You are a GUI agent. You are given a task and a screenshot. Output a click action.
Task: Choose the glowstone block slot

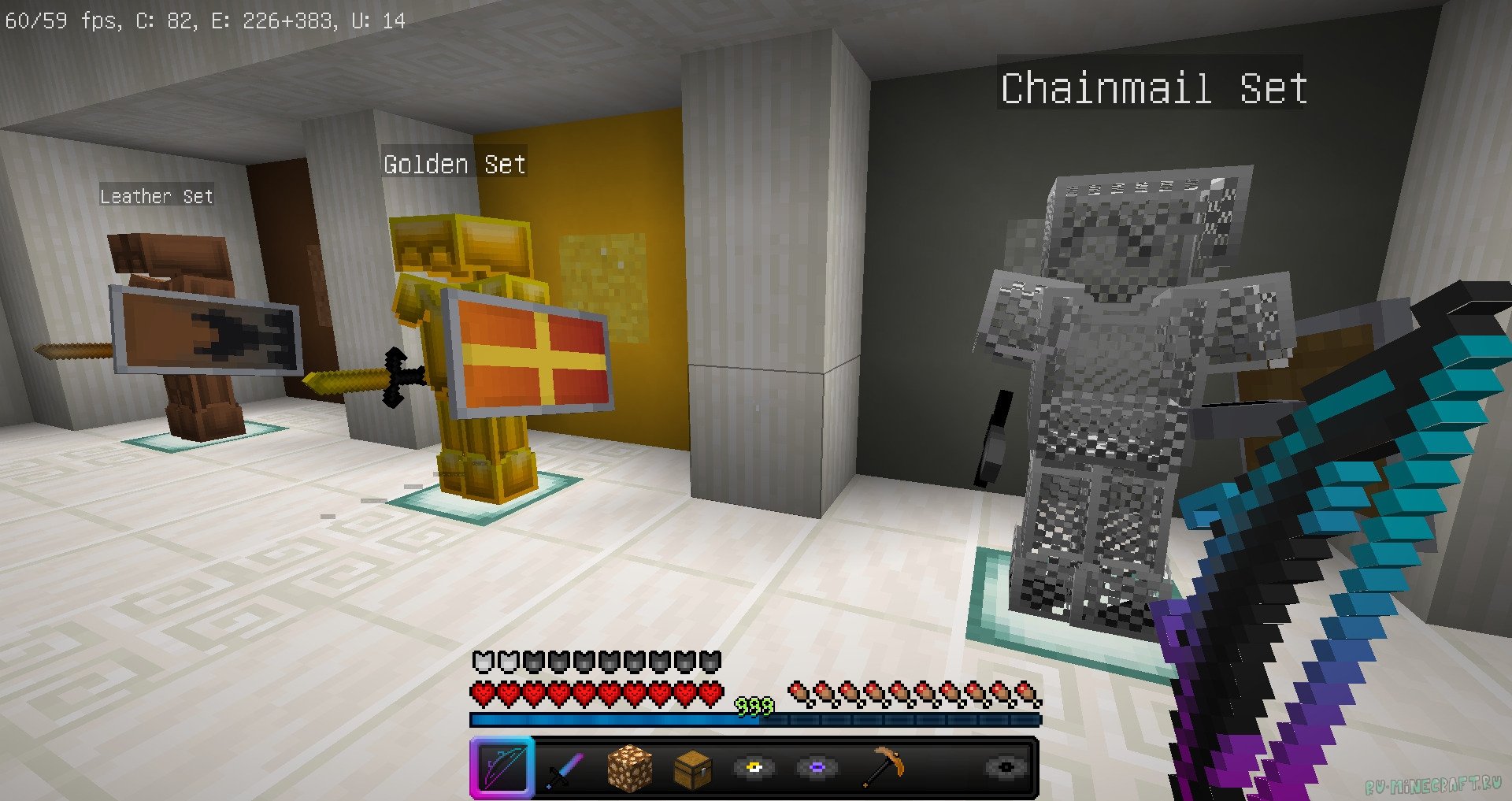tap(629, 768)
